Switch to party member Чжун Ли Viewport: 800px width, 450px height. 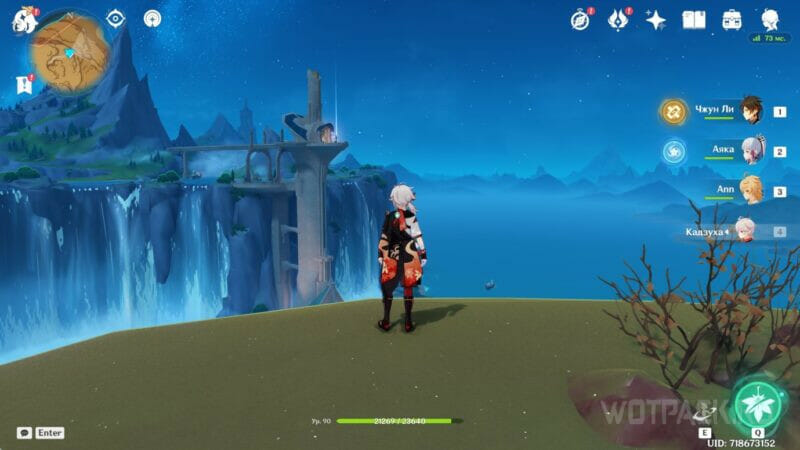(746, 112)
